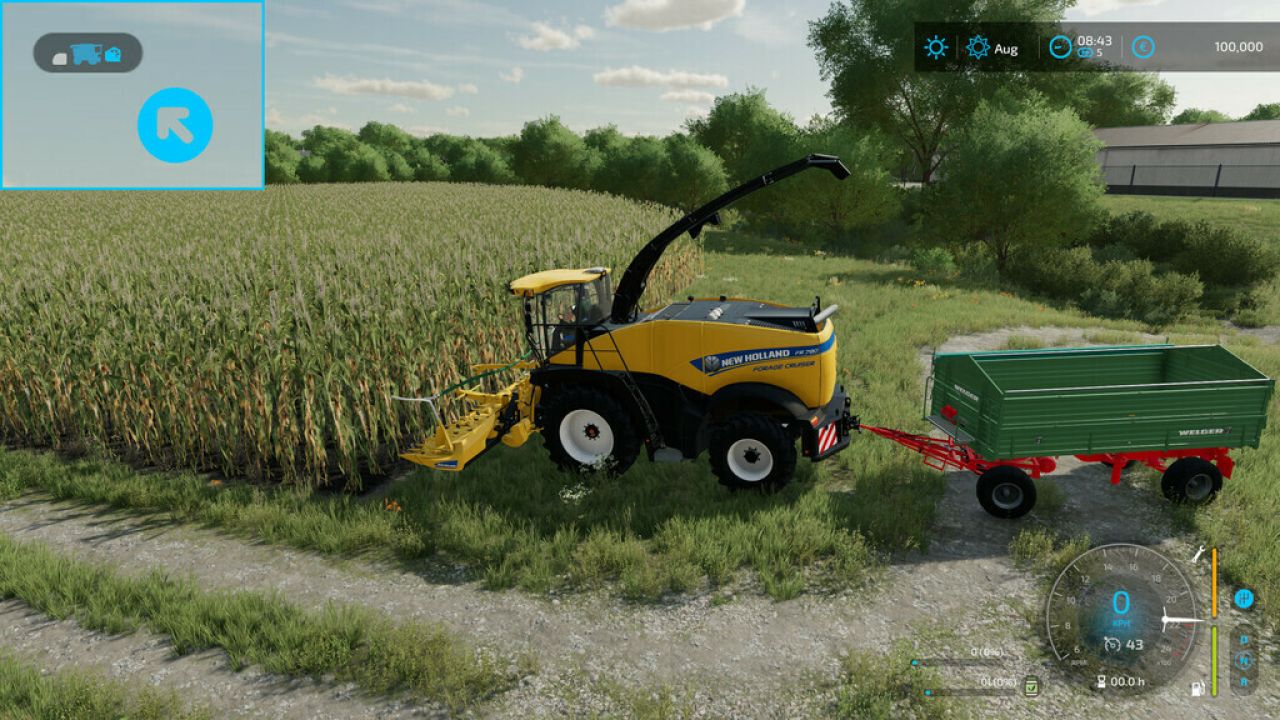
Task: Select the Aug month label
Action: tap(1004, 47)
